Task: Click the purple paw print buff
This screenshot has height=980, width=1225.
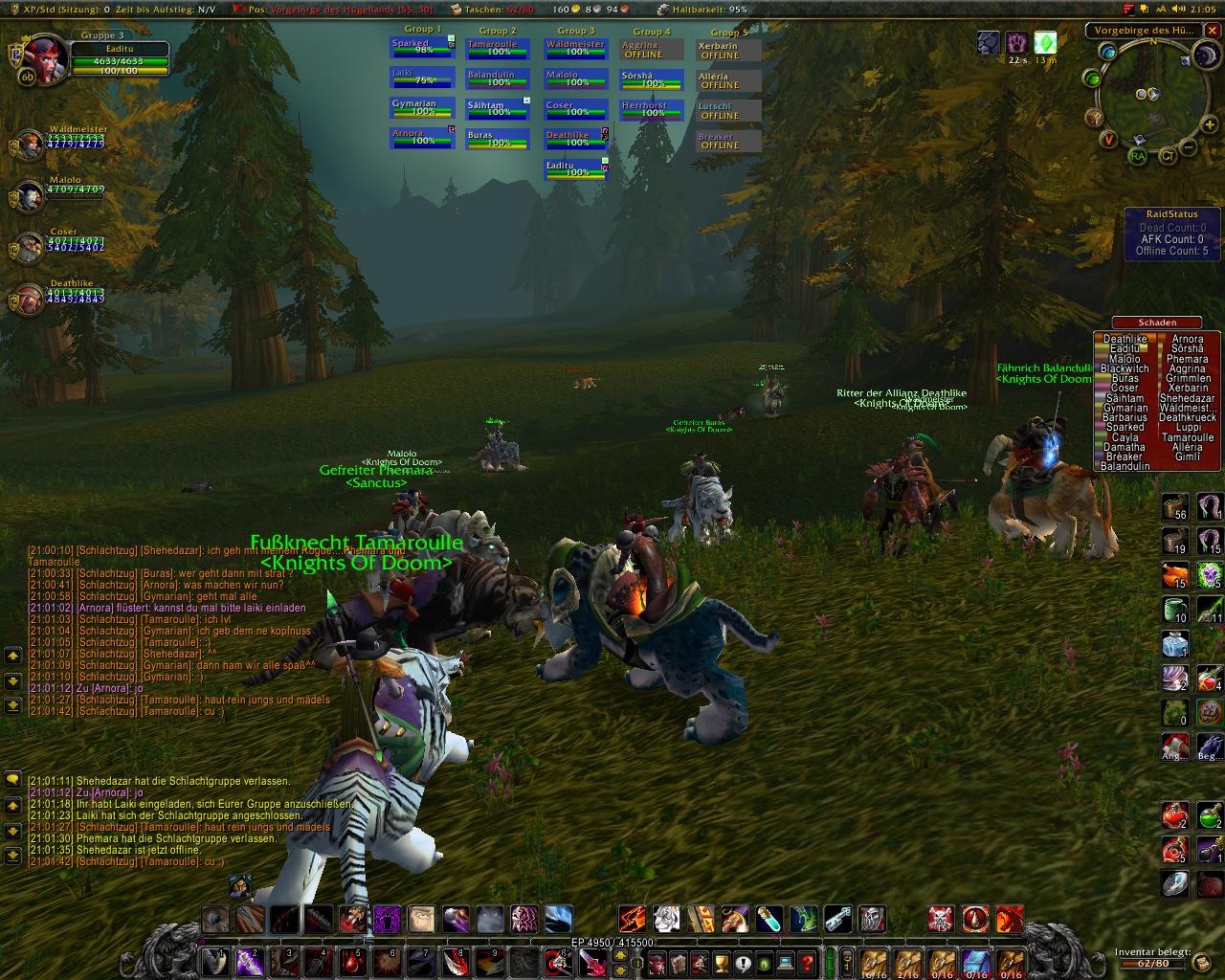Action: tap(1016, 43)
